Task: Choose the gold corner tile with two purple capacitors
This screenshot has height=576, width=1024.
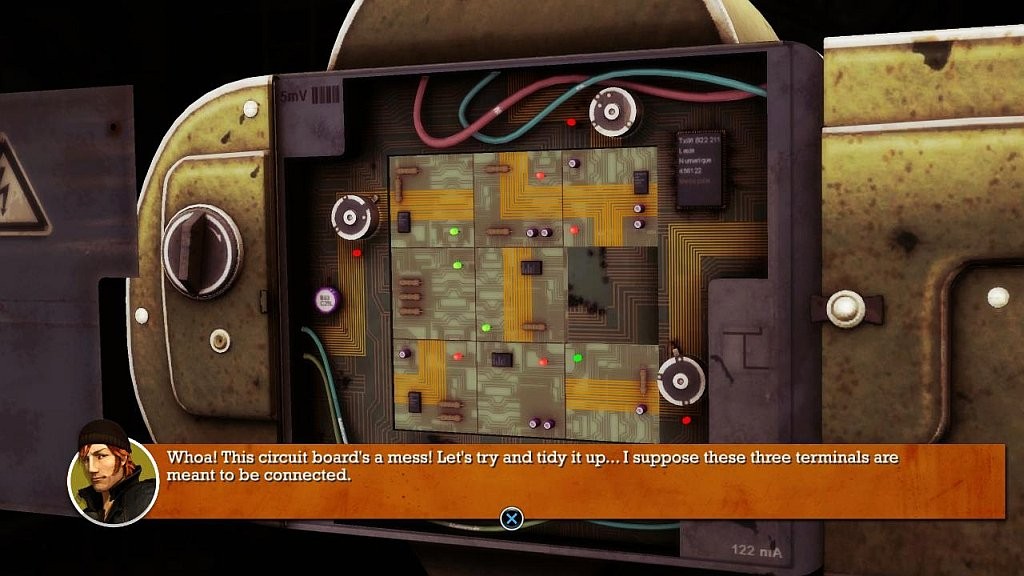Action: (x=520, y=201)
